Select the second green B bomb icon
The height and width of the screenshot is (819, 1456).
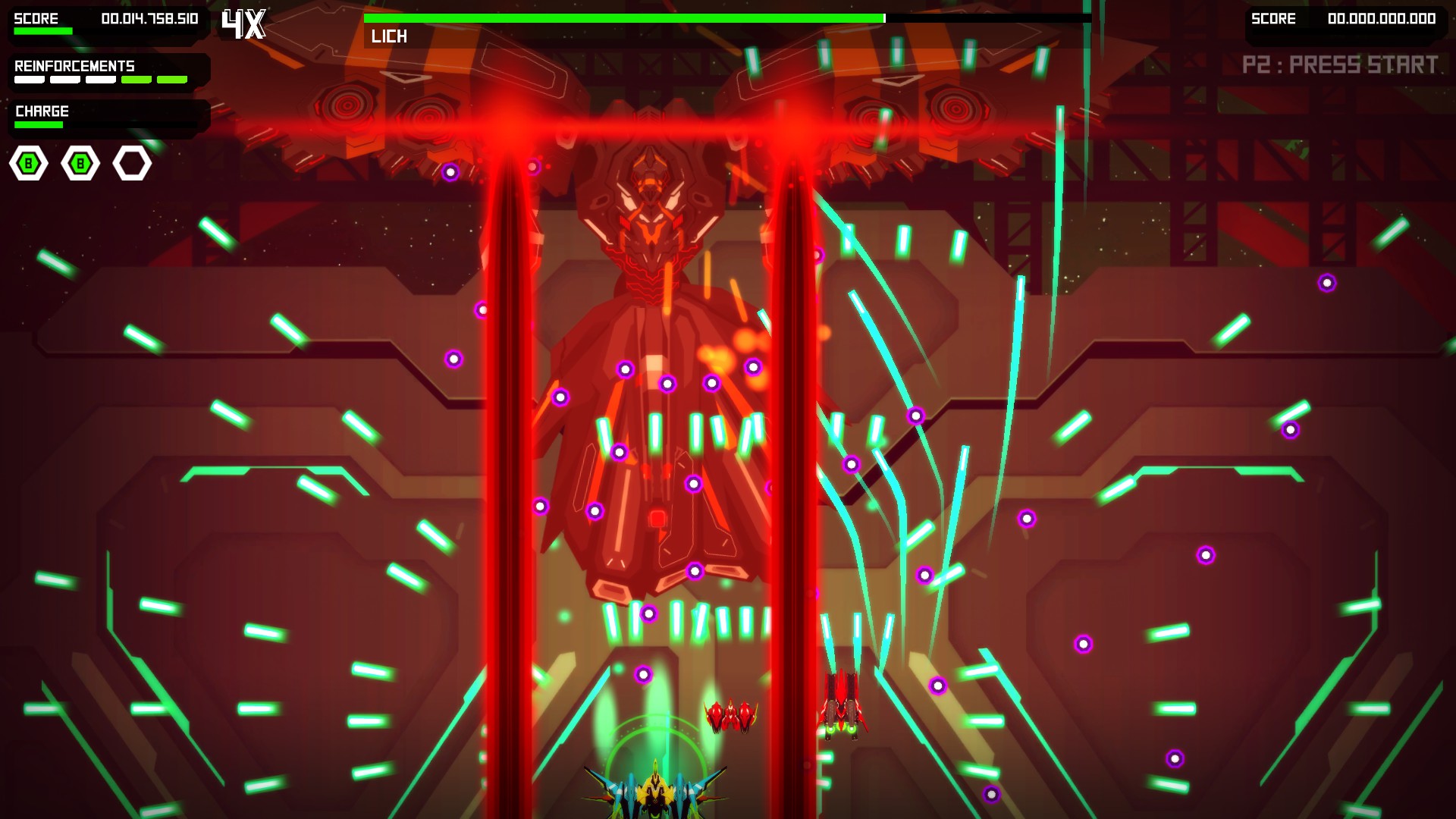coord(80,163)
